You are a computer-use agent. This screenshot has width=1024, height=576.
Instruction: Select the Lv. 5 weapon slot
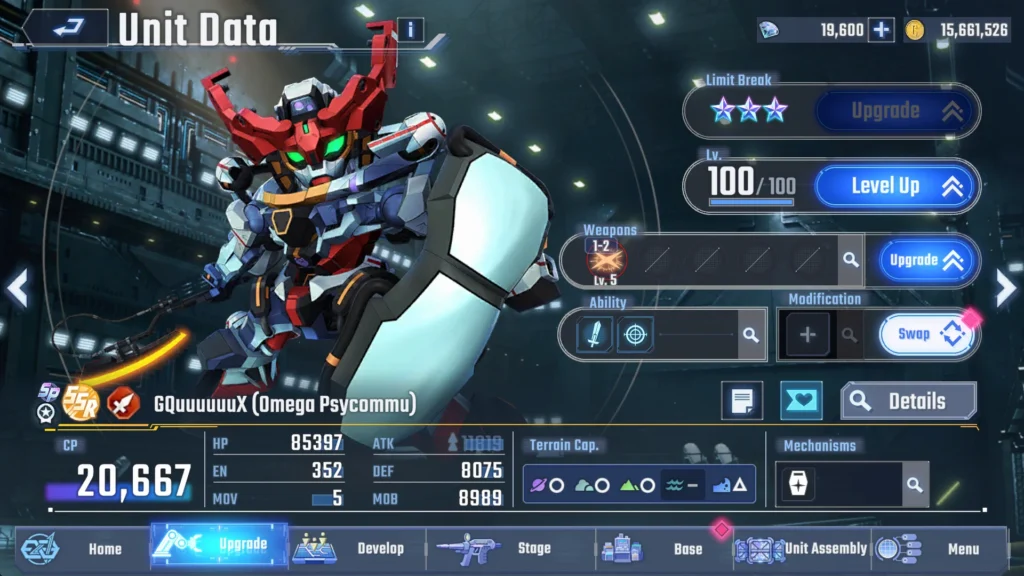click(x=603, y=262)
